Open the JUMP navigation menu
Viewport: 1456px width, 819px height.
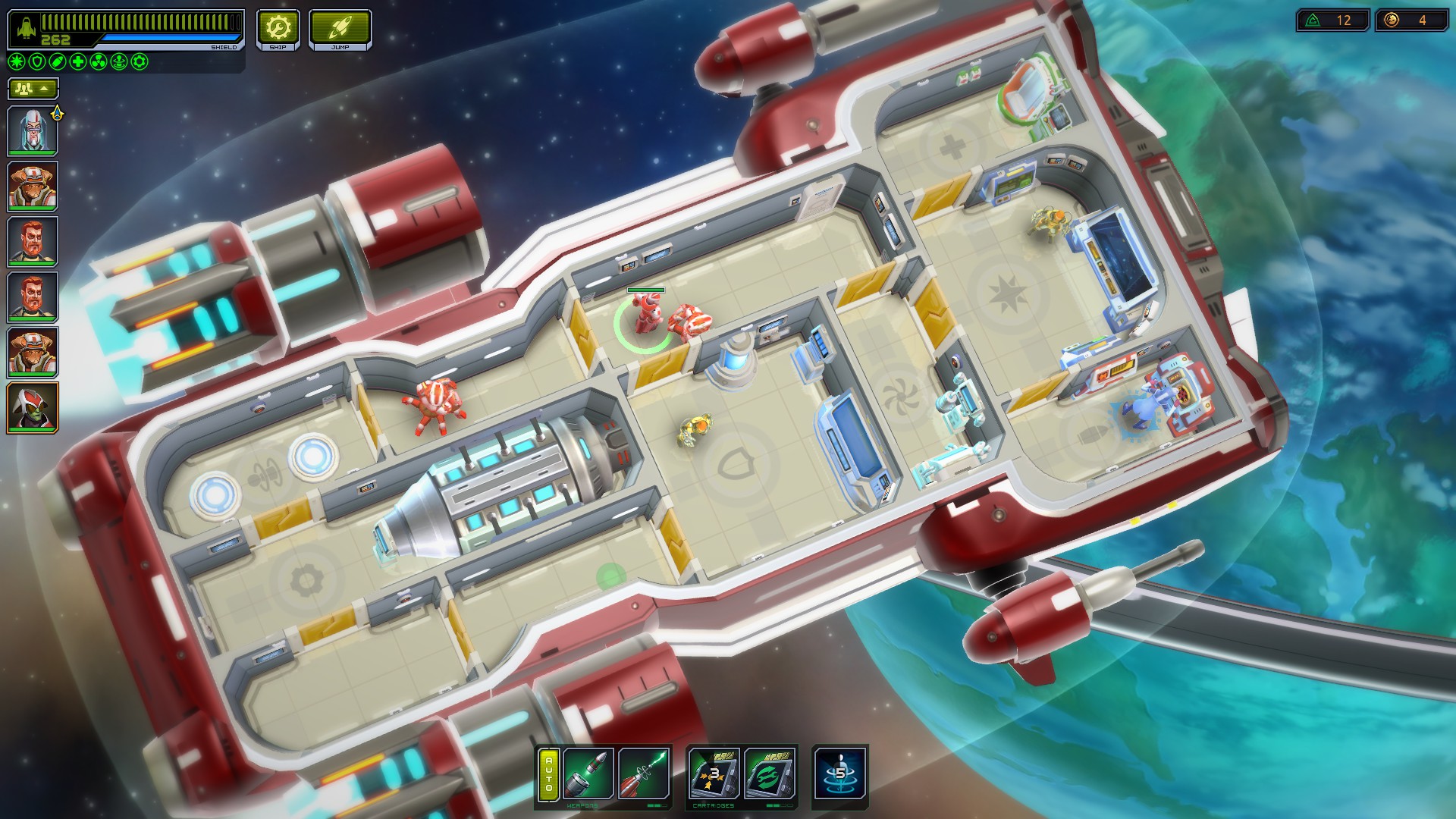(x=339, y=29)
